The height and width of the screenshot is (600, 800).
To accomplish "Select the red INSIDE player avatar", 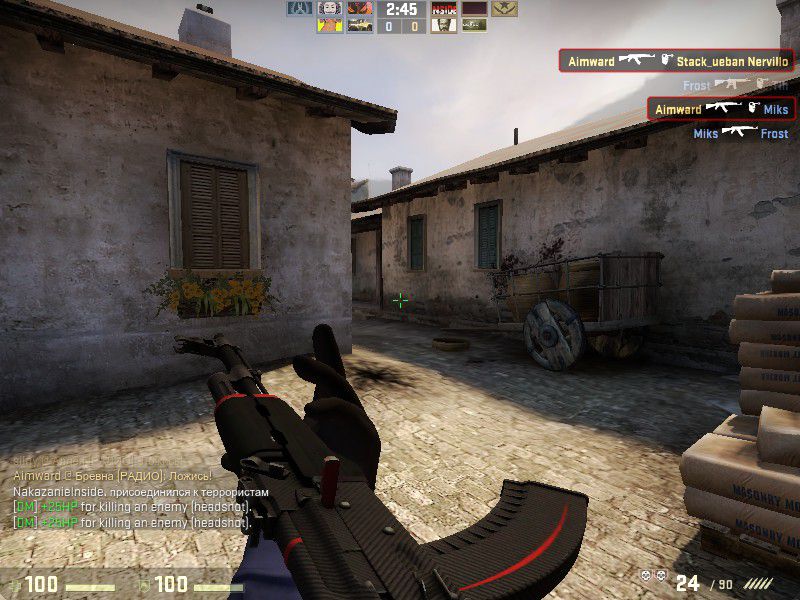I will pyautogui.click(x=443, y=9).
